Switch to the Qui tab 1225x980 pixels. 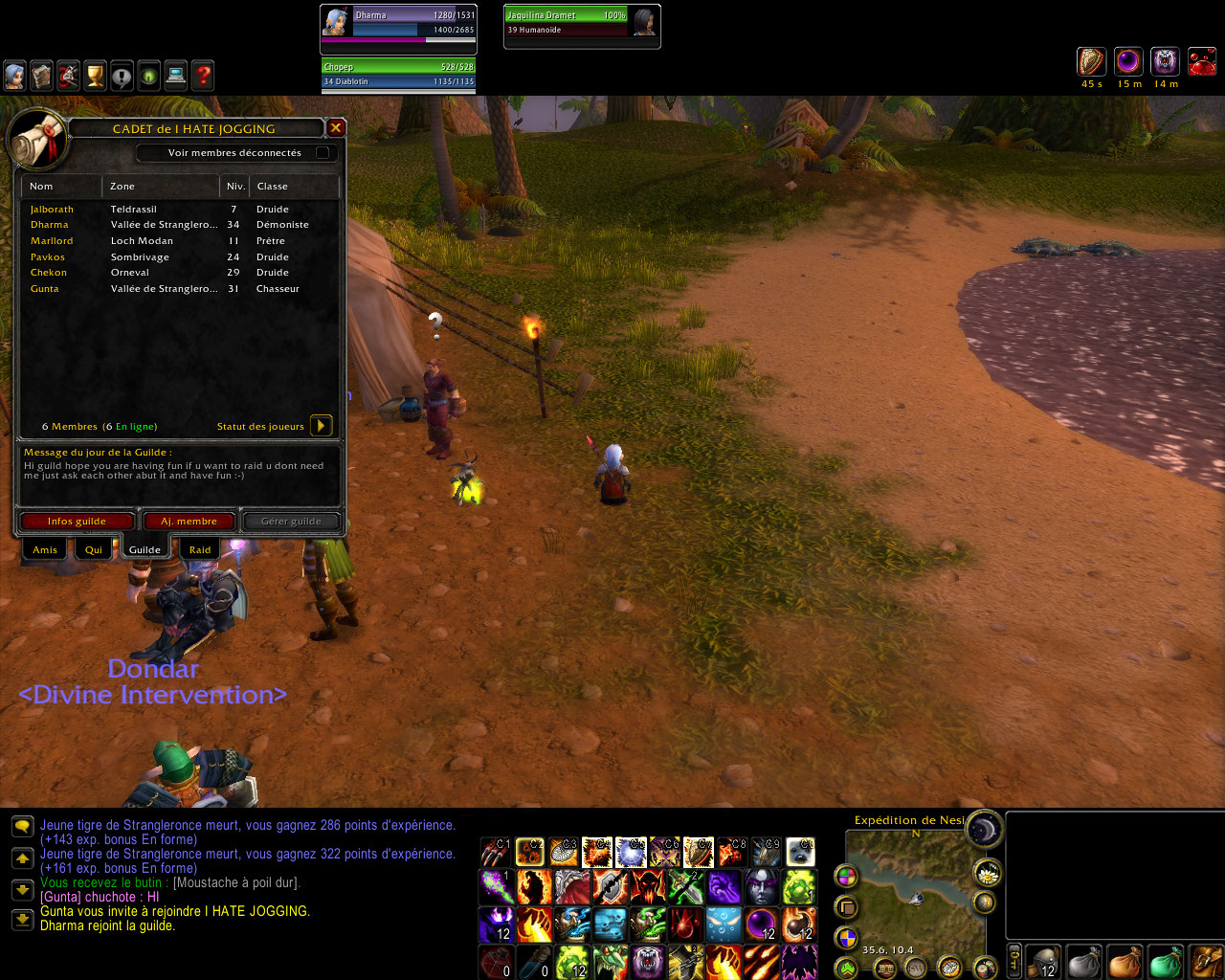94,549
